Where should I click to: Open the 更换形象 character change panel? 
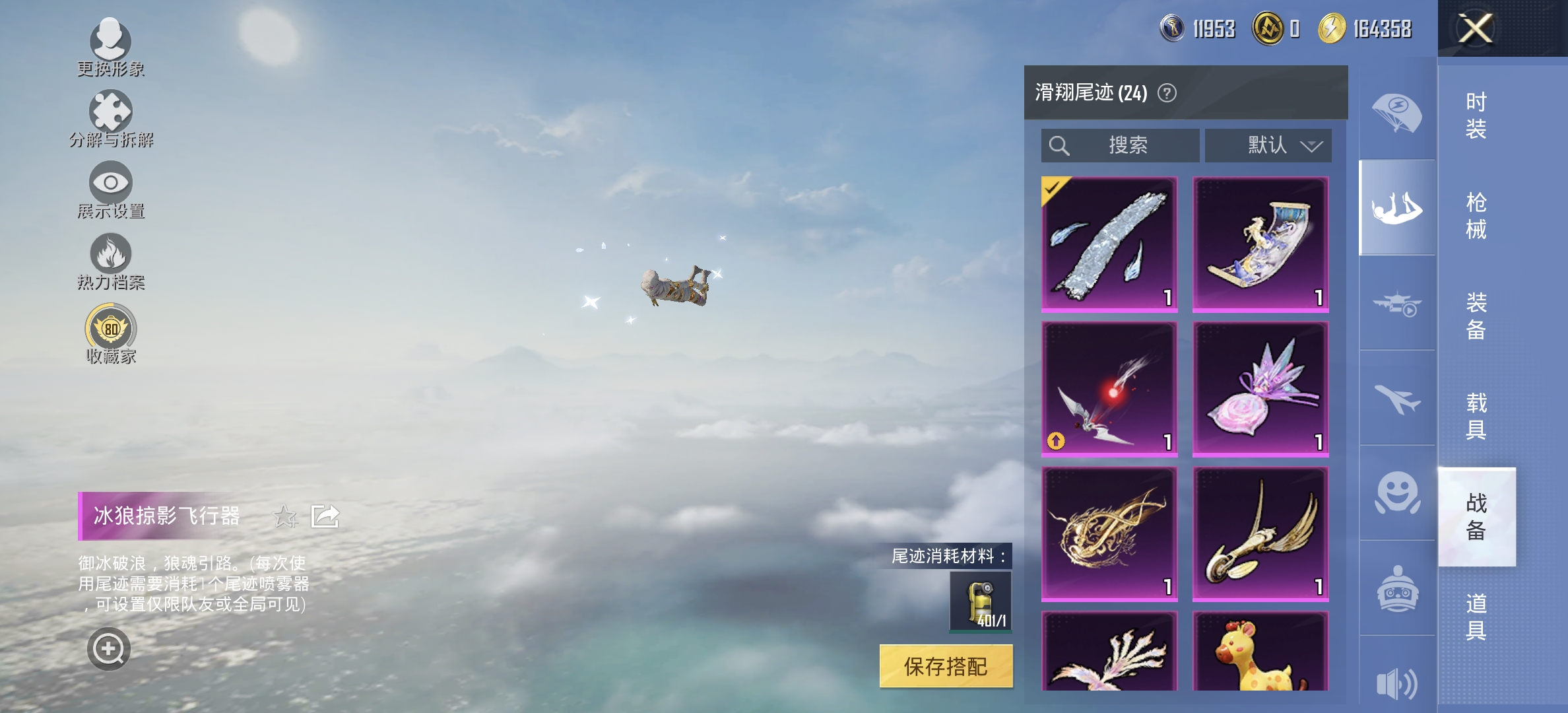111,46
